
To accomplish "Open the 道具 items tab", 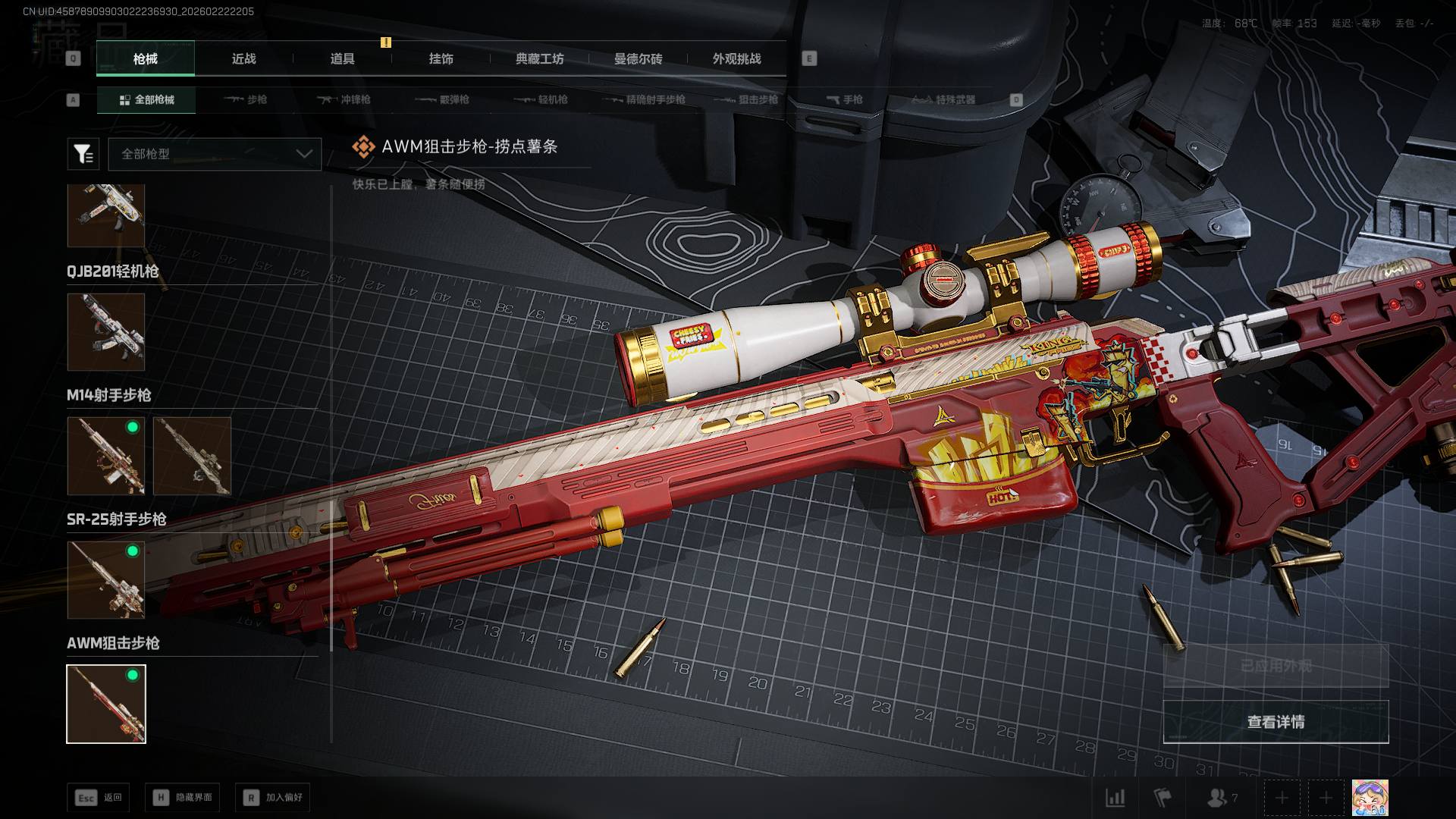I will click(342, 59).
